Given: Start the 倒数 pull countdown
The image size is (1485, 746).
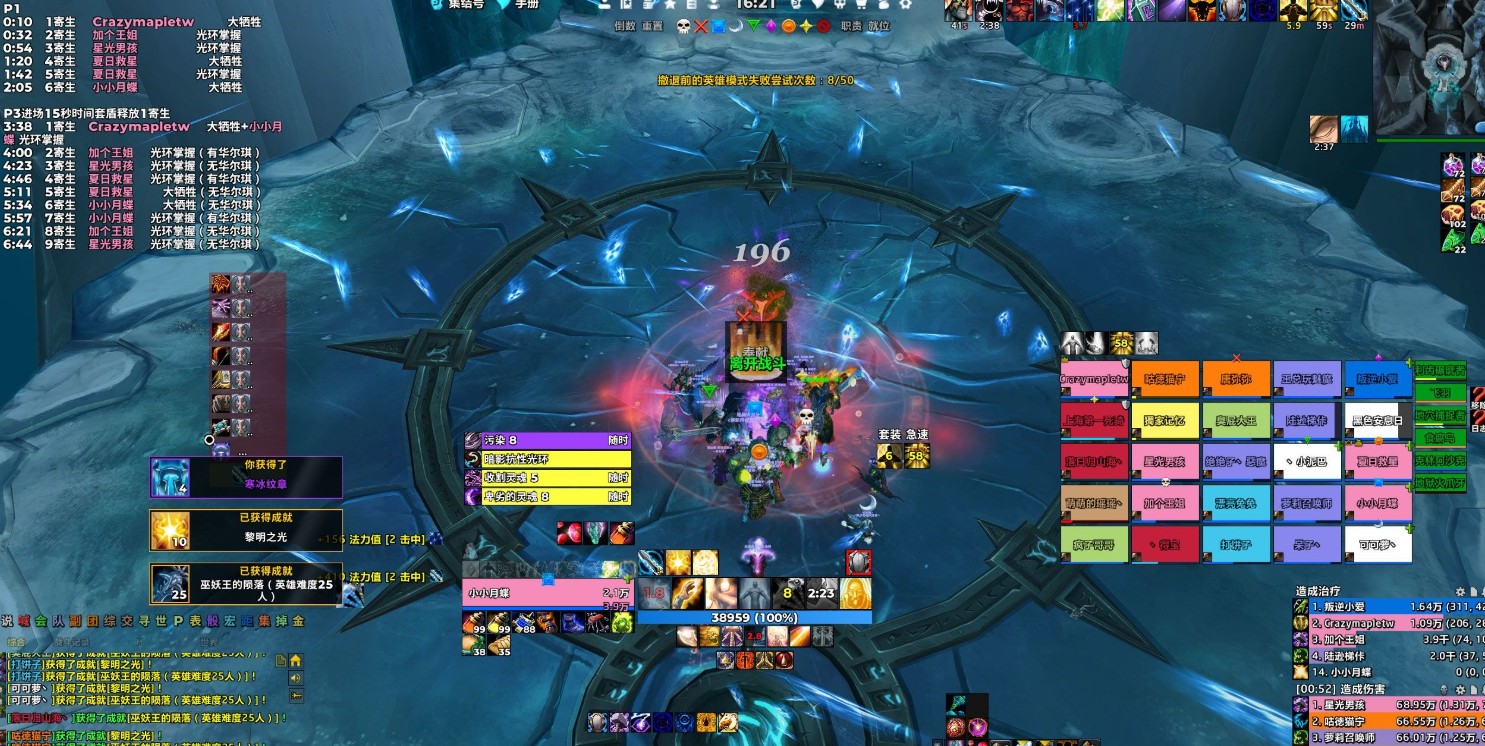Looking at the screenshot, I should tap(625, 26).
